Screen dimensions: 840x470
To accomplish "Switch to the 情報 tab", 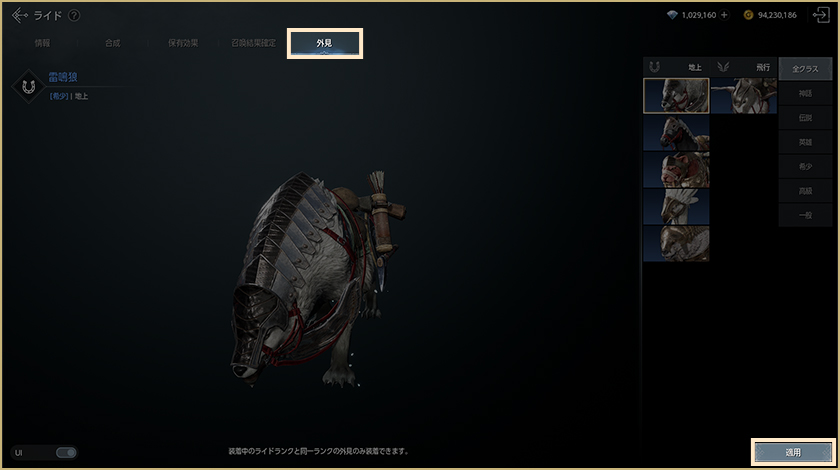I will click(x=43, y=44).
